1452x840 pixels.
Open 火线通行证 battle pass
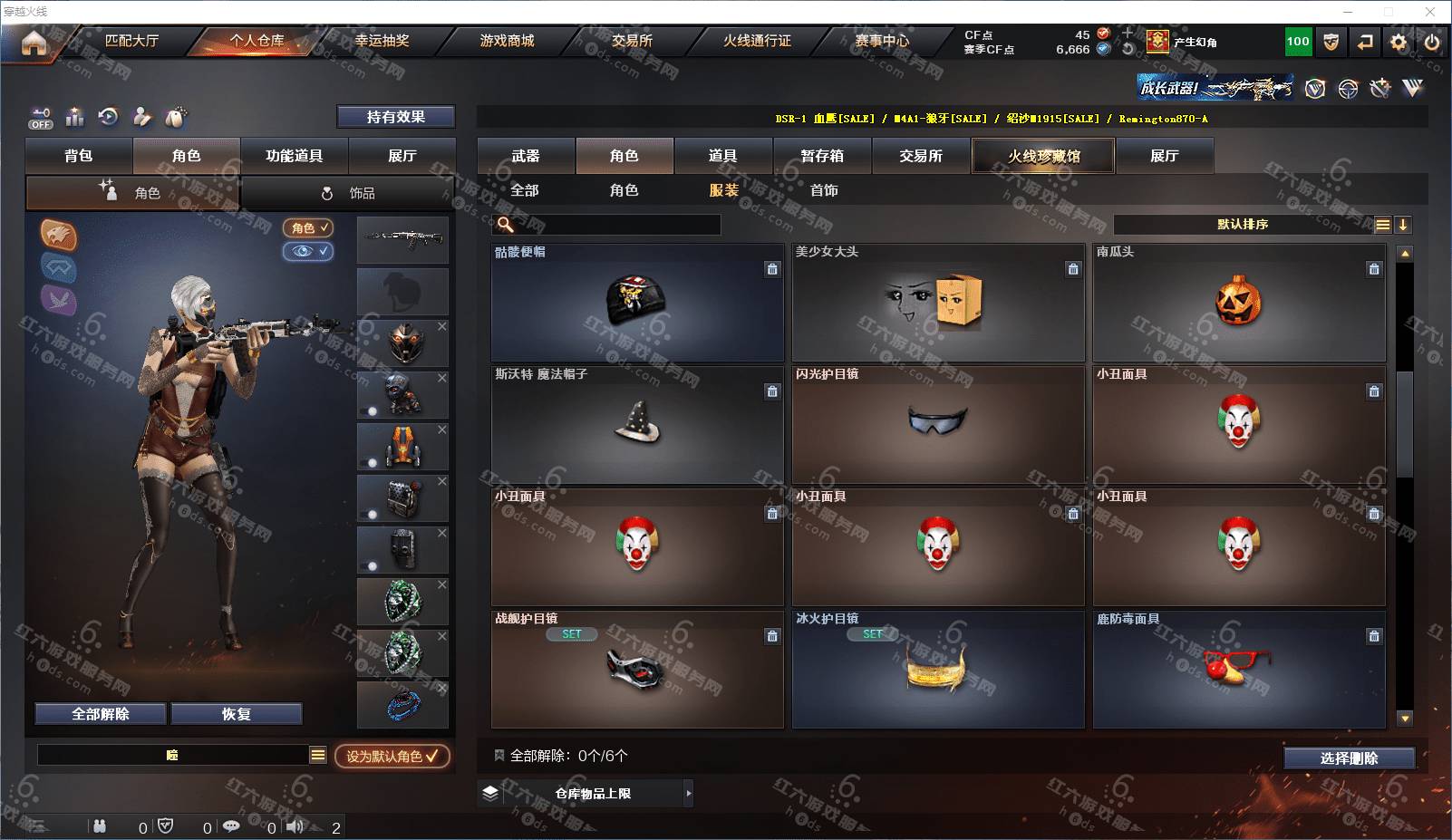pyautogui.click(x=757, y=41)
